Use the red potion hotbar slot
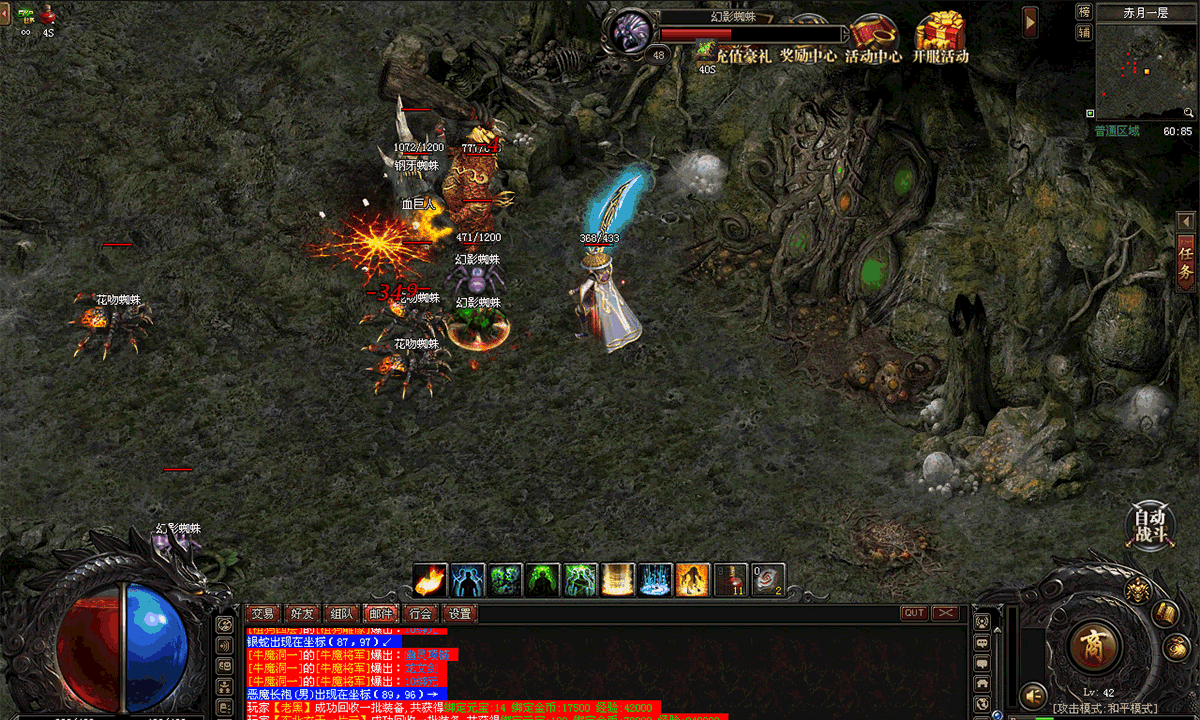This screenshot has width=1200, height=720. pyautogui.click(x=731, y=580)
